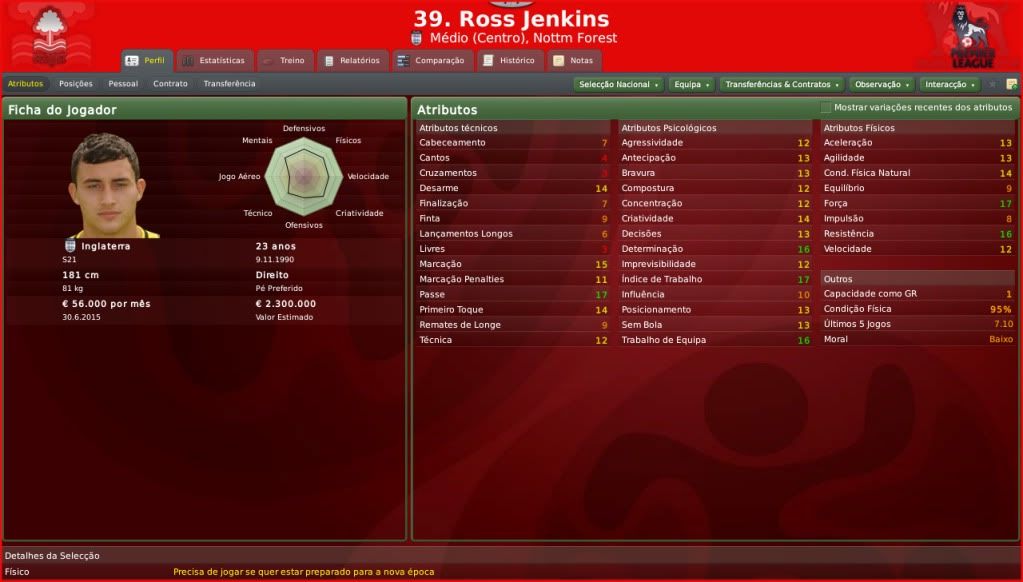Select the Perfil tab

coord(146,60)
